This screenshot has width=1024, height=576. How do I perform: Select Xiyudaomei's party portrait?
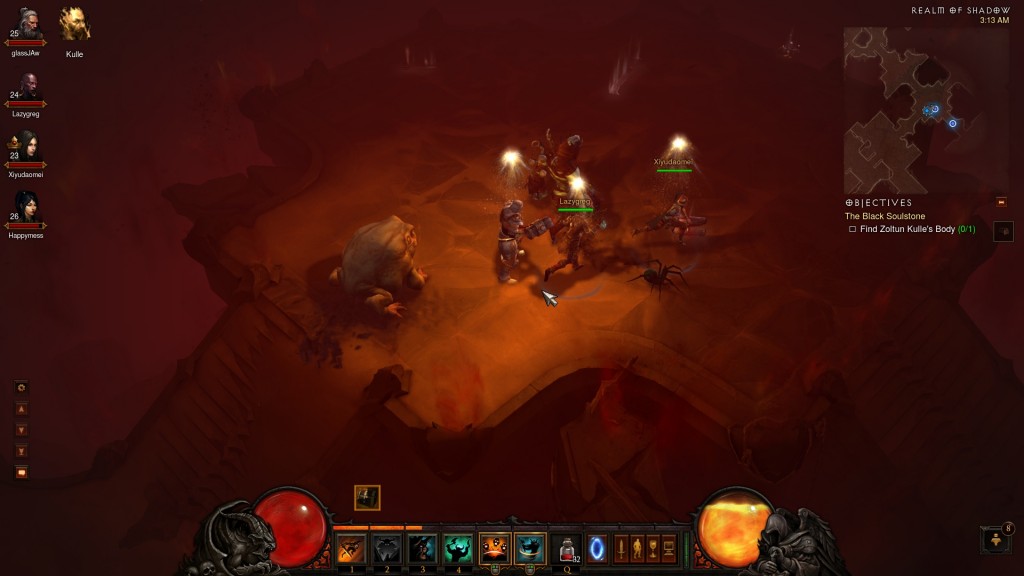[27, 148]
